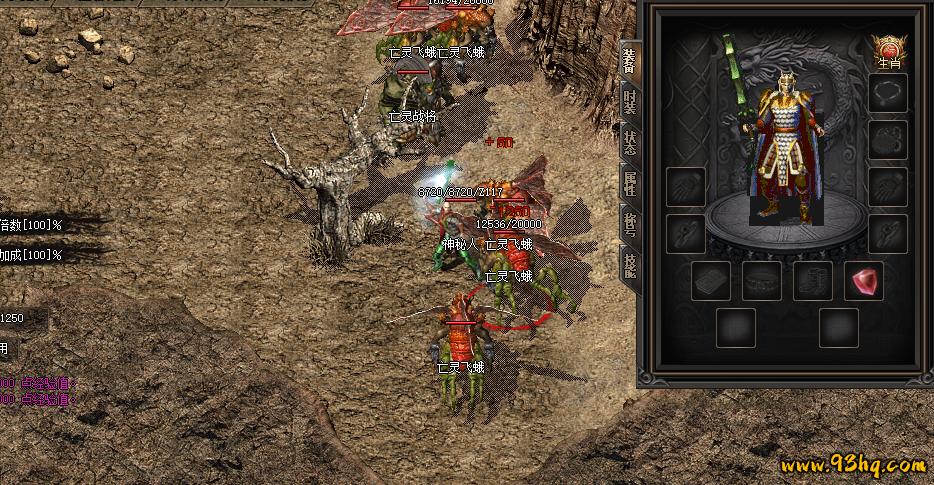Open the 时装 fashion tab
This screenshot has height=485, width=934.
[629, 101]
